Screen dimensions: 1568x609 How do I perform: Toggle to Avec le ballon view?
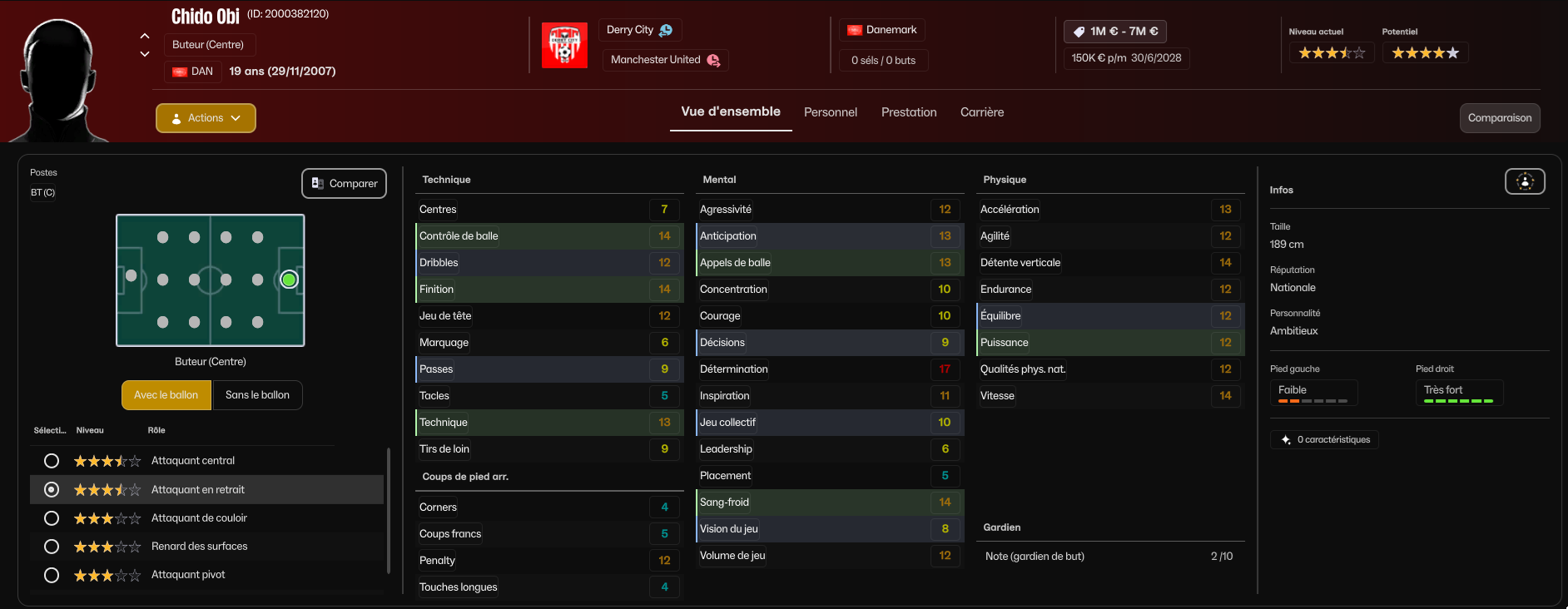[x=166, y=395]
